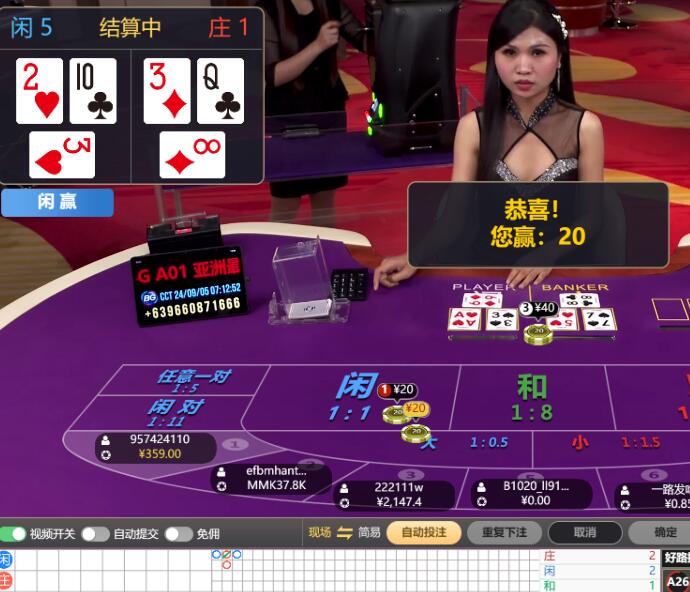This screenshot has width=690, height=592.
Task: Open the 好路 good-road panel
Action: pos(677,558)
